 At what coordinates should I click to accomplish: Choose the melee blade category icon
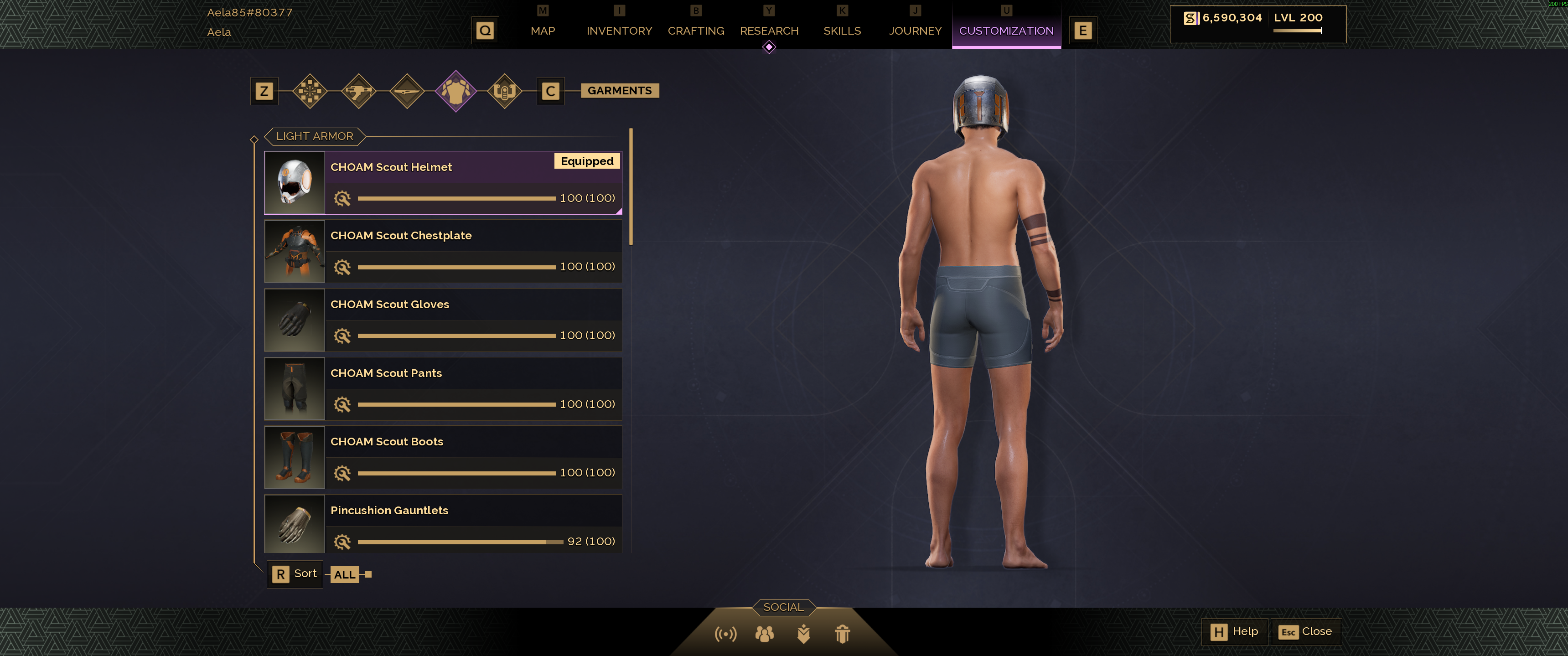407,91
